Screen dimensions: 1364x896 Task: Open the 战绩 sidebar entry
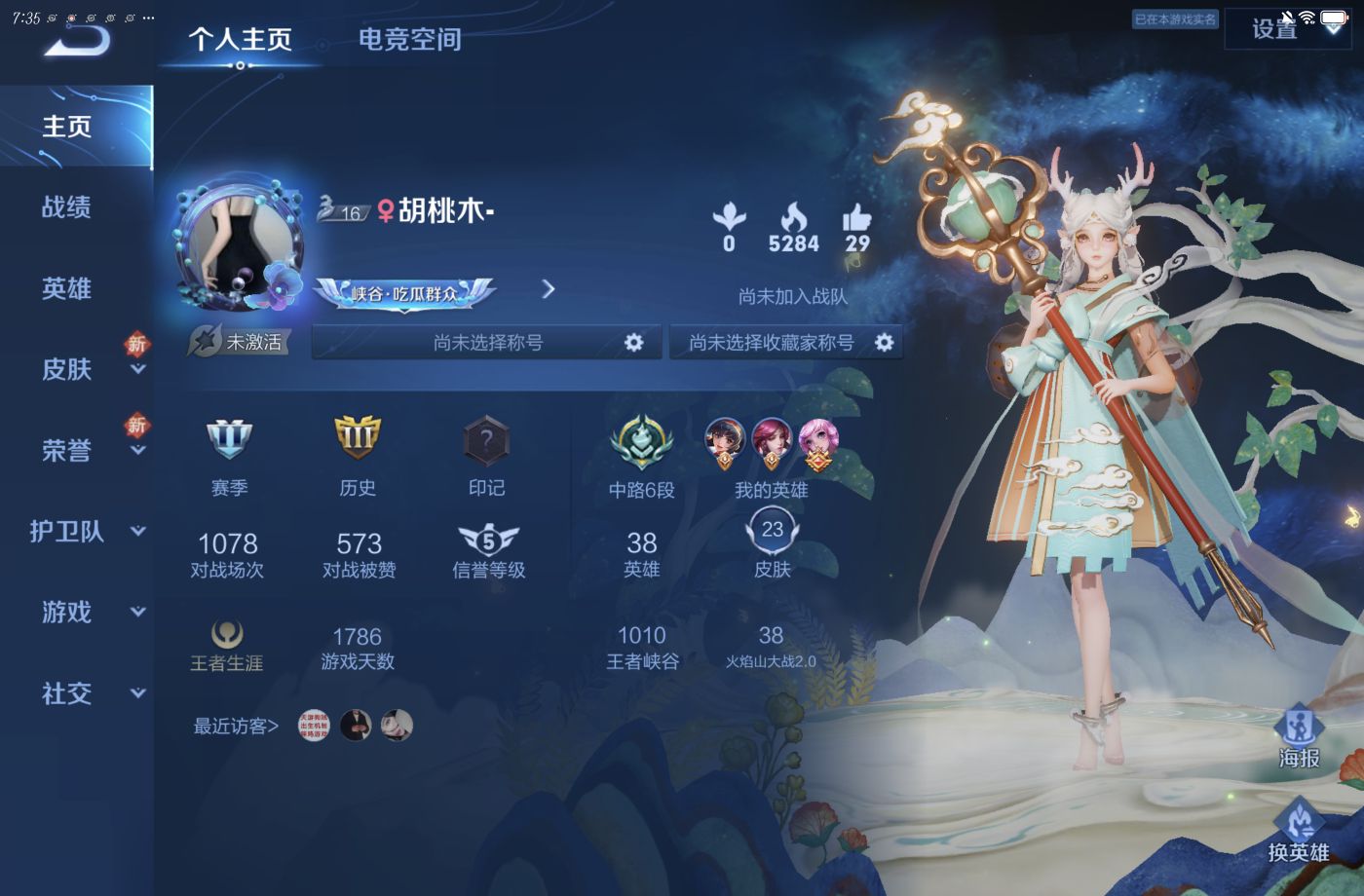coord(66,208)
